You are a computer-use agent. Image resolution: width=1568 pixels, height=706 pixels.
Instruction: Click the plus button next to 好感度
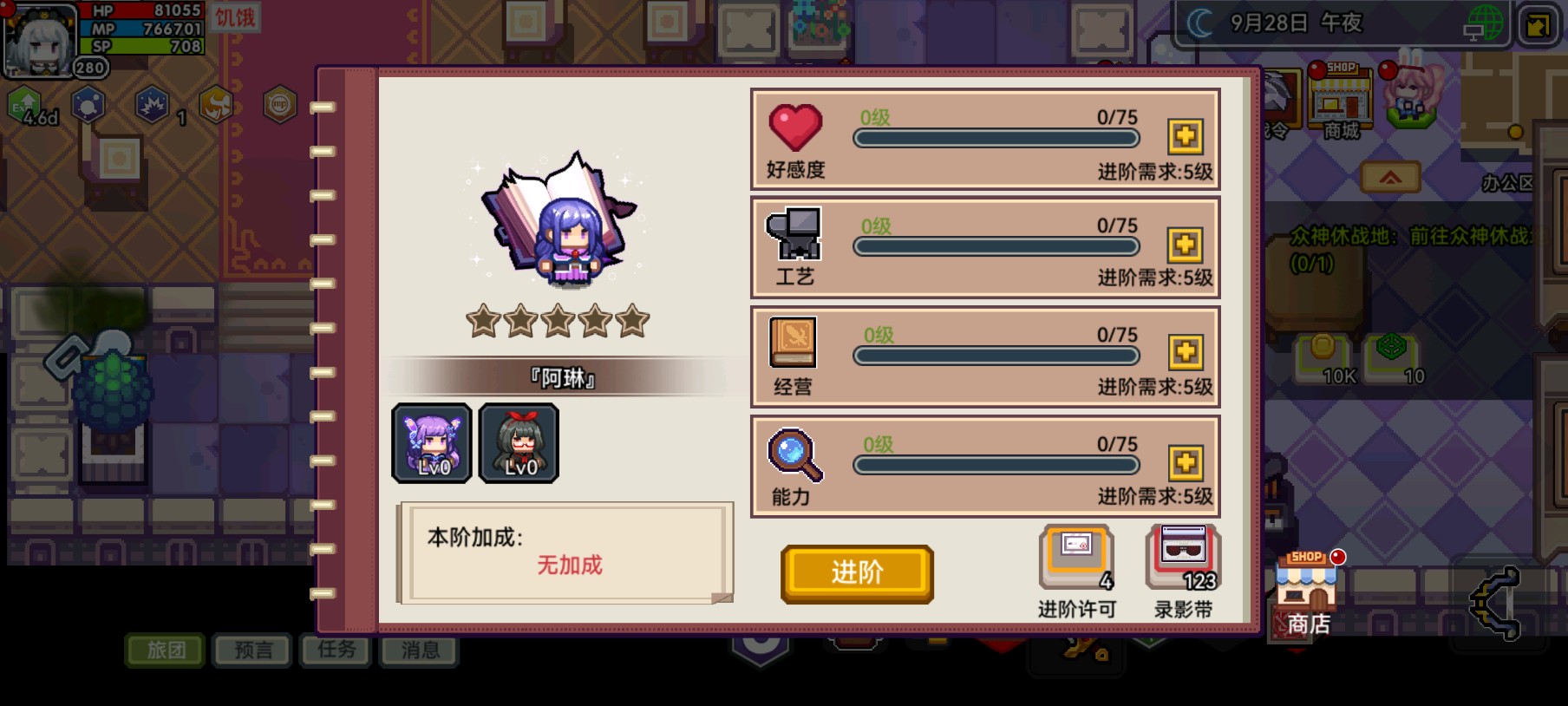(1186, 135)
